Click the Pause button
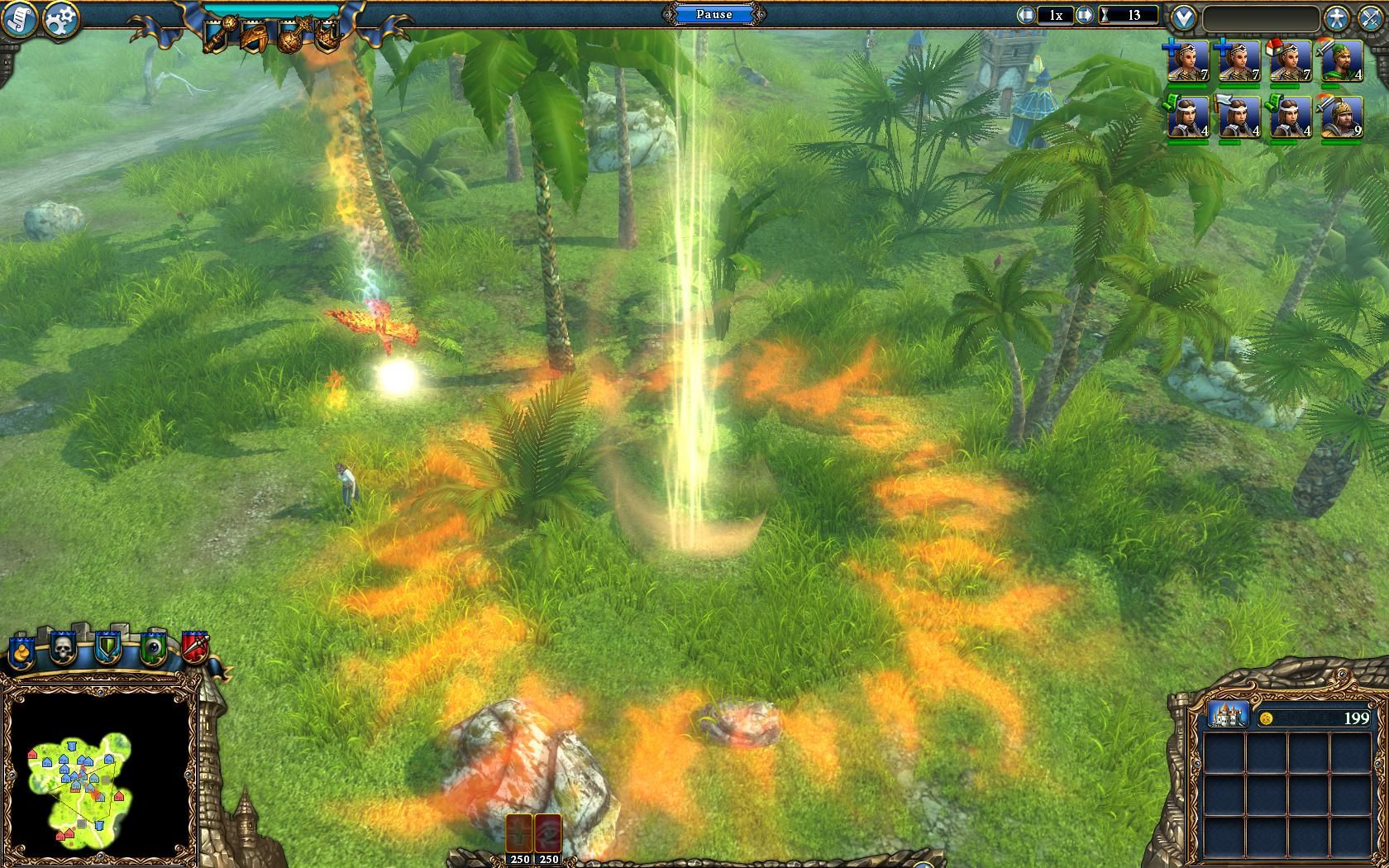The height and width of the screenshot is (868, 1389). 714,14
